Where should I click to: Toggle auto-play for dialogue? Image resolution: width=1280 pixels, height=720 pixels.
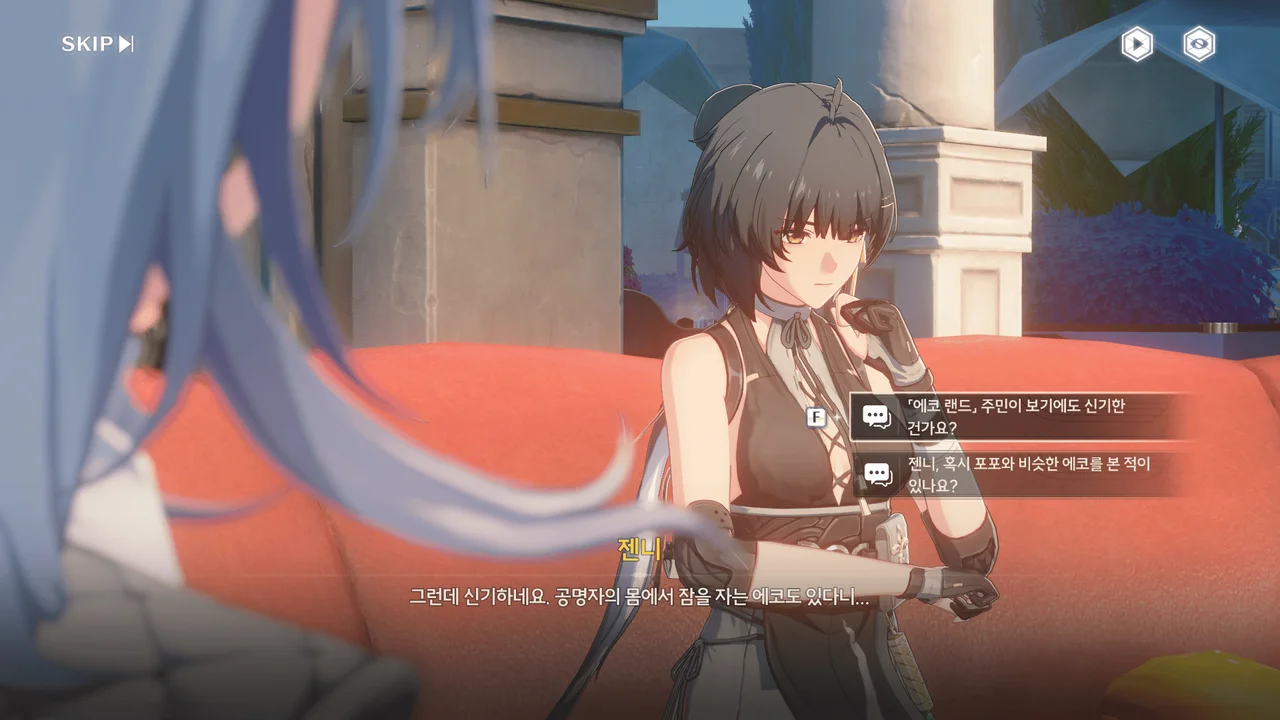coord(1136,44)
